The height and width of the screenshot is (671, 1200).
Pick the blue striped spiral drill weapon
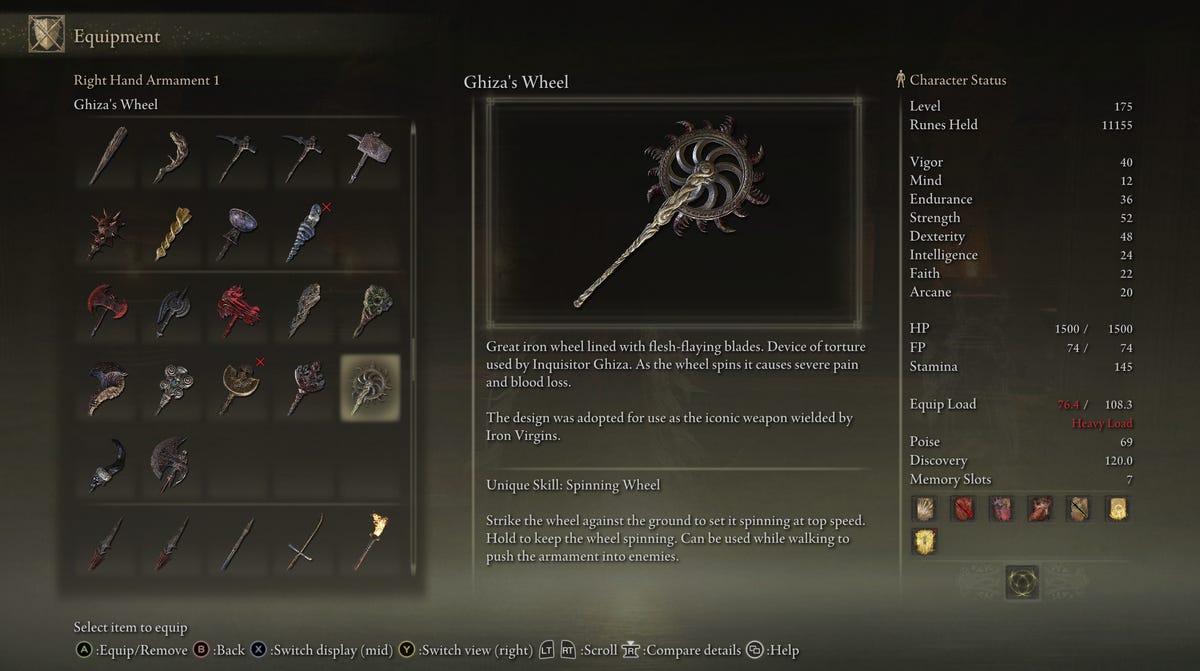pyautogui.click(x=304, y=233)
